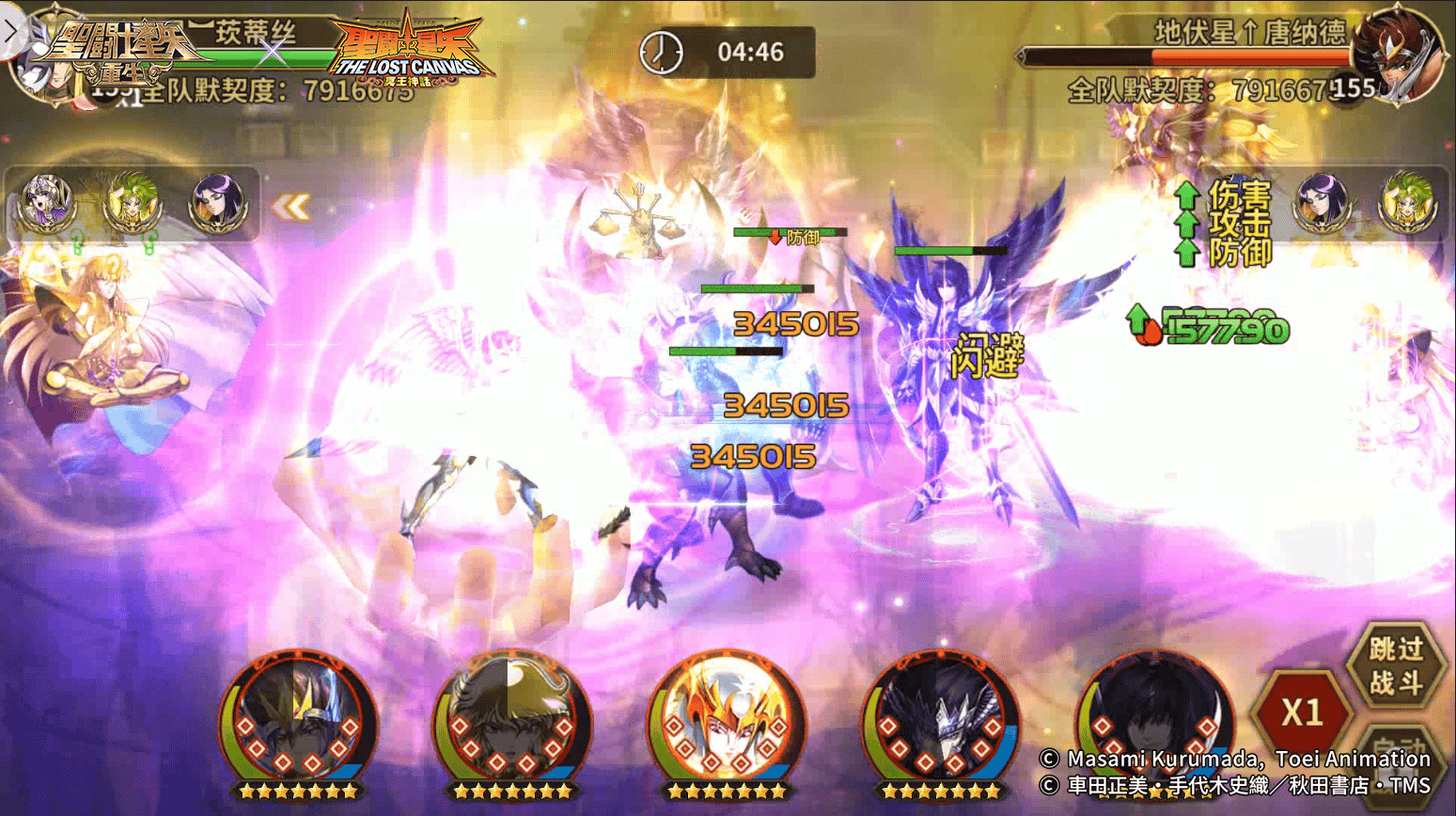Select the green-haired portrait in left team panel

click(132, 201)
